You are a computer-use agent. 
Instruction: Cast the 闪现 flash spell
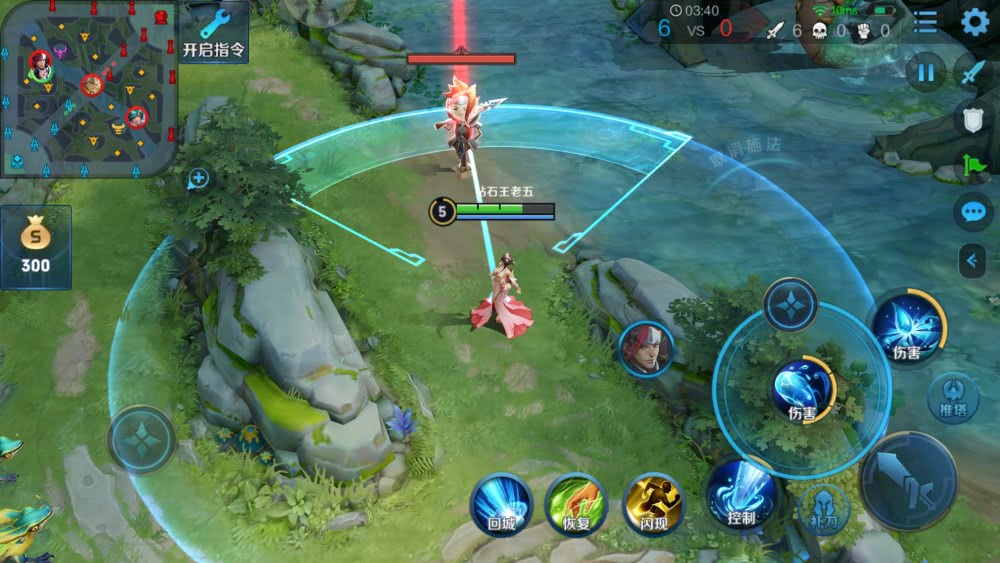652,503
